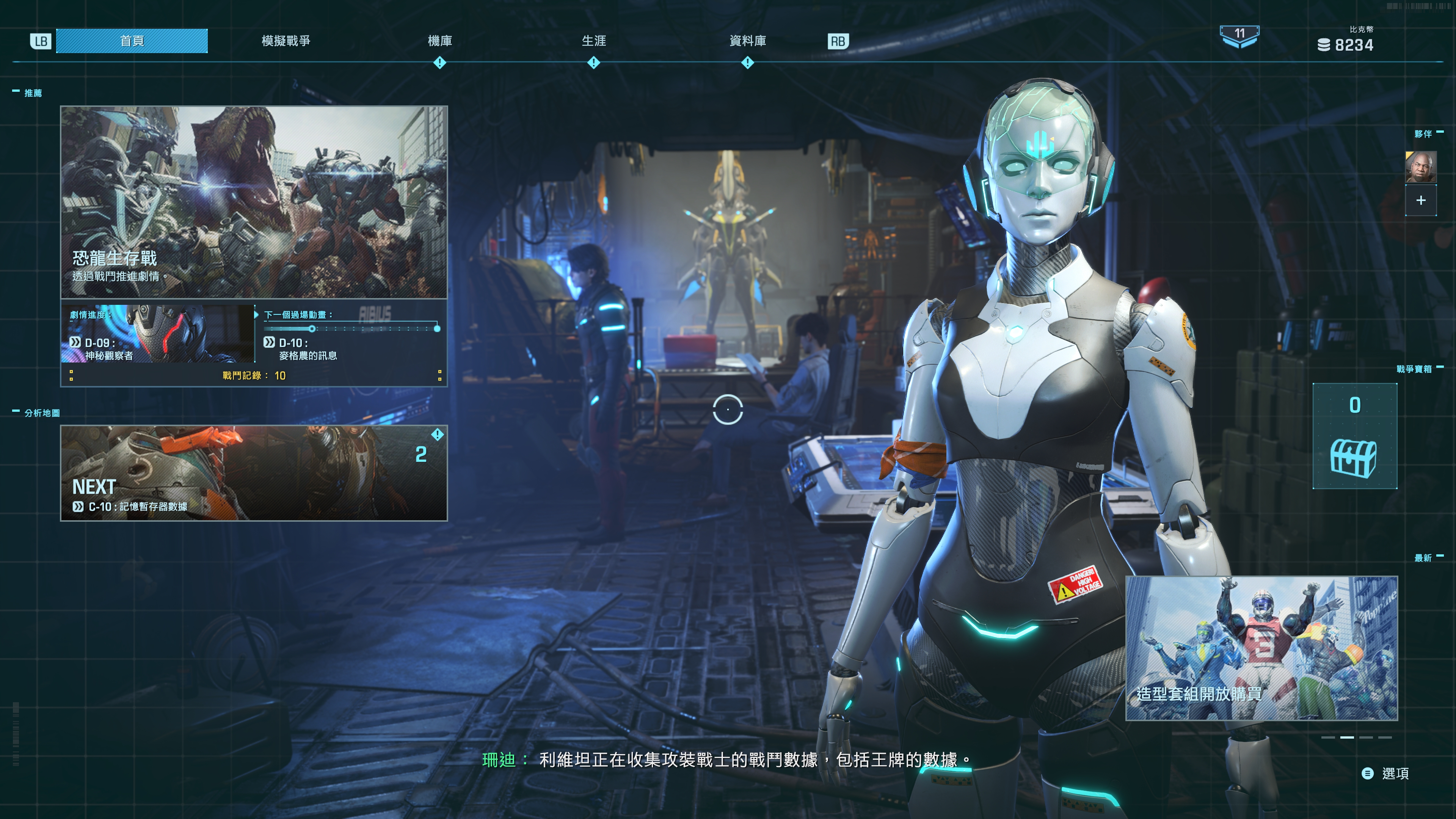The width and height of the screenshot is (1456, 819).
Task: Open analysis map NEXT C-10 panel
Action: pos(254,472)
